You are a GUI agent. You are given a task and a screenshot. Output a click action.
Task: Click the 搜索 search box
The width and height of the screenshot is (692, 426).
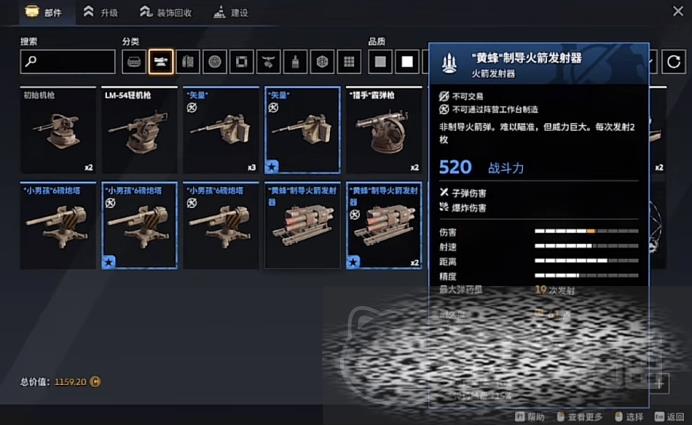[x=67, y=62]
